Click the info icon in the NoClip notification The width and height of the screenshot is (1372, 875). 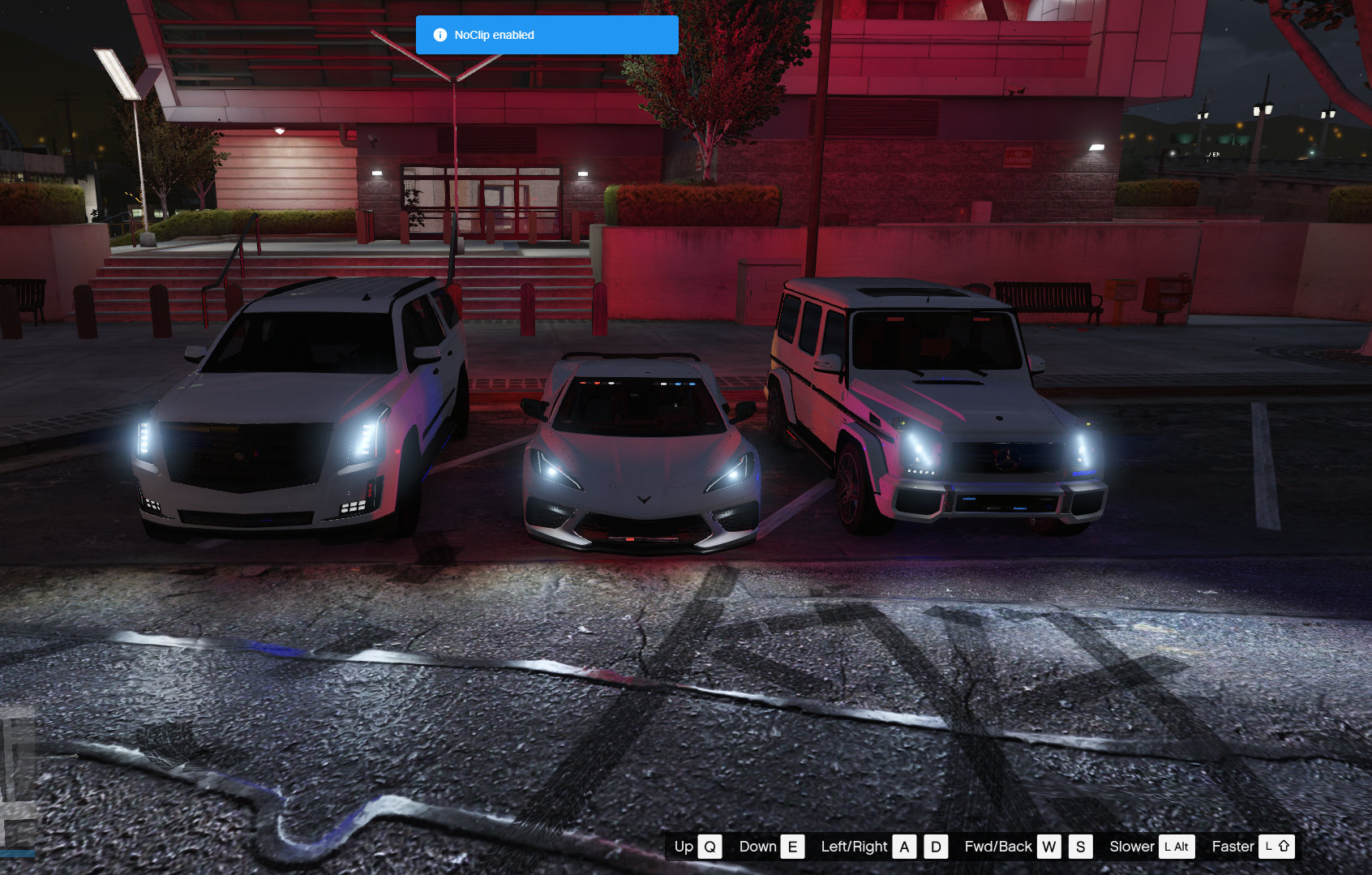tap(439, 35)
